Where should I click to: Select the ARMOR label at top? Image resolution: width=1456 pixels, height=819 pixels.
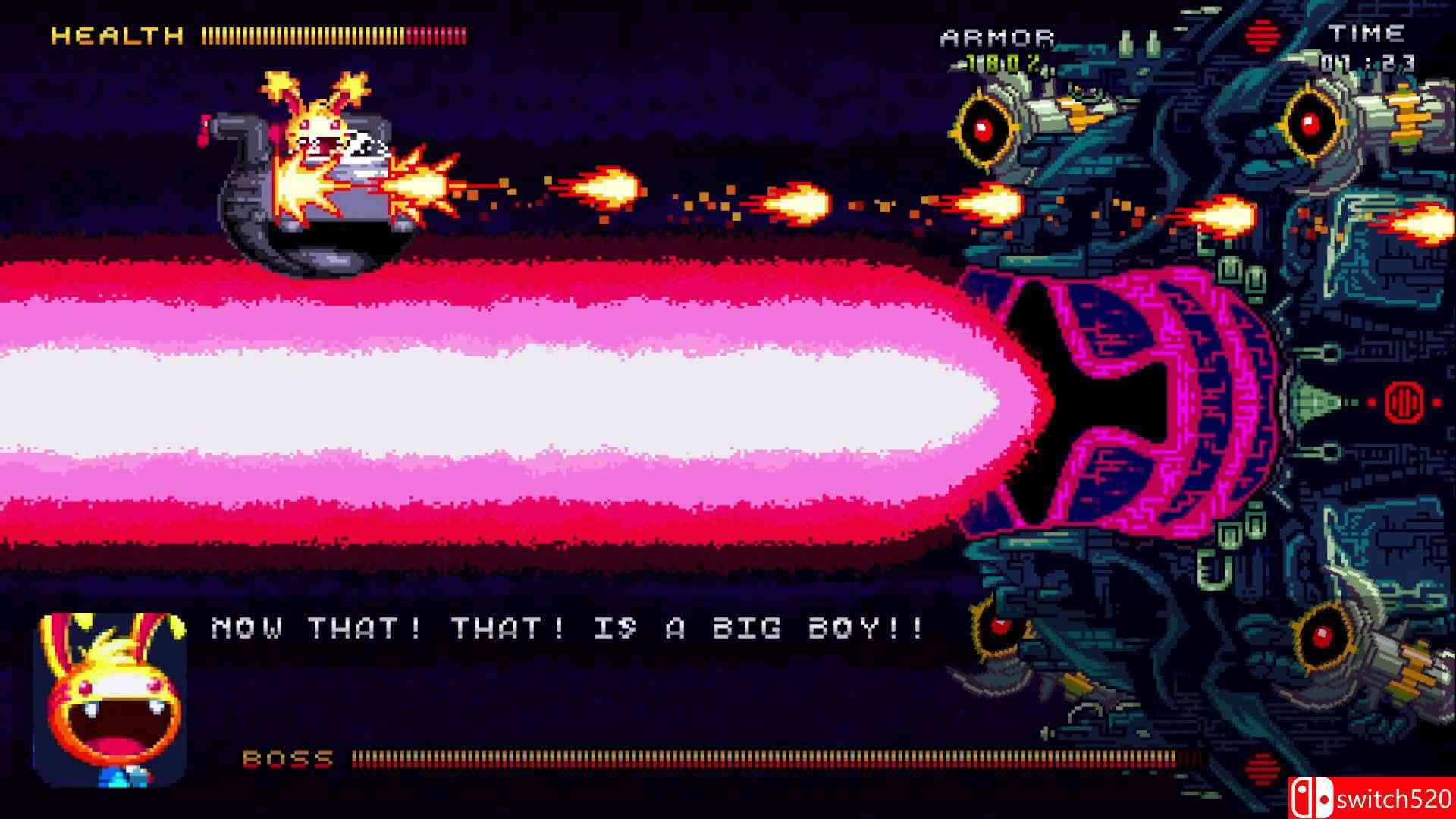(998, 34)
